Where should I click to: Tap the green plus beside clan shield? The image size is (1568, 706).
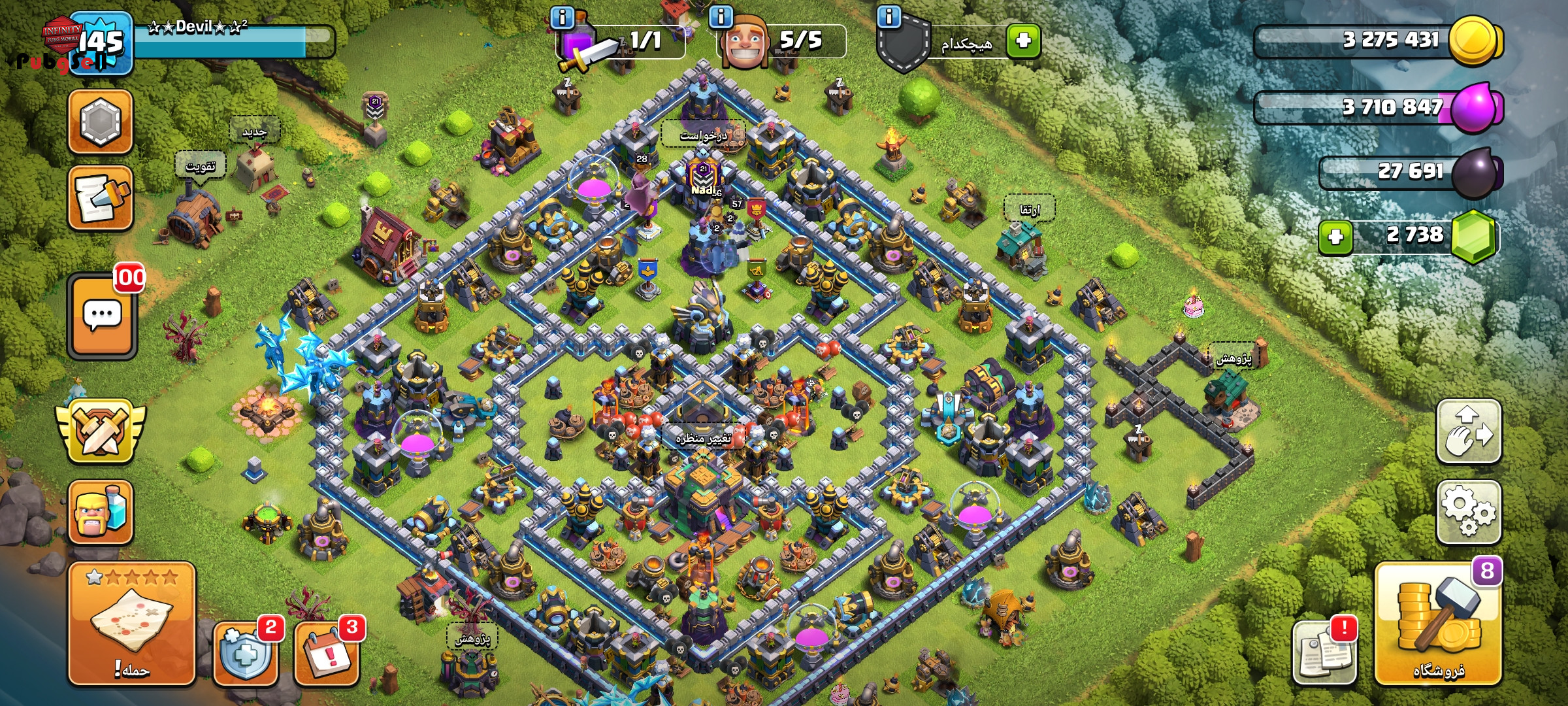[x=1023, y=41]
